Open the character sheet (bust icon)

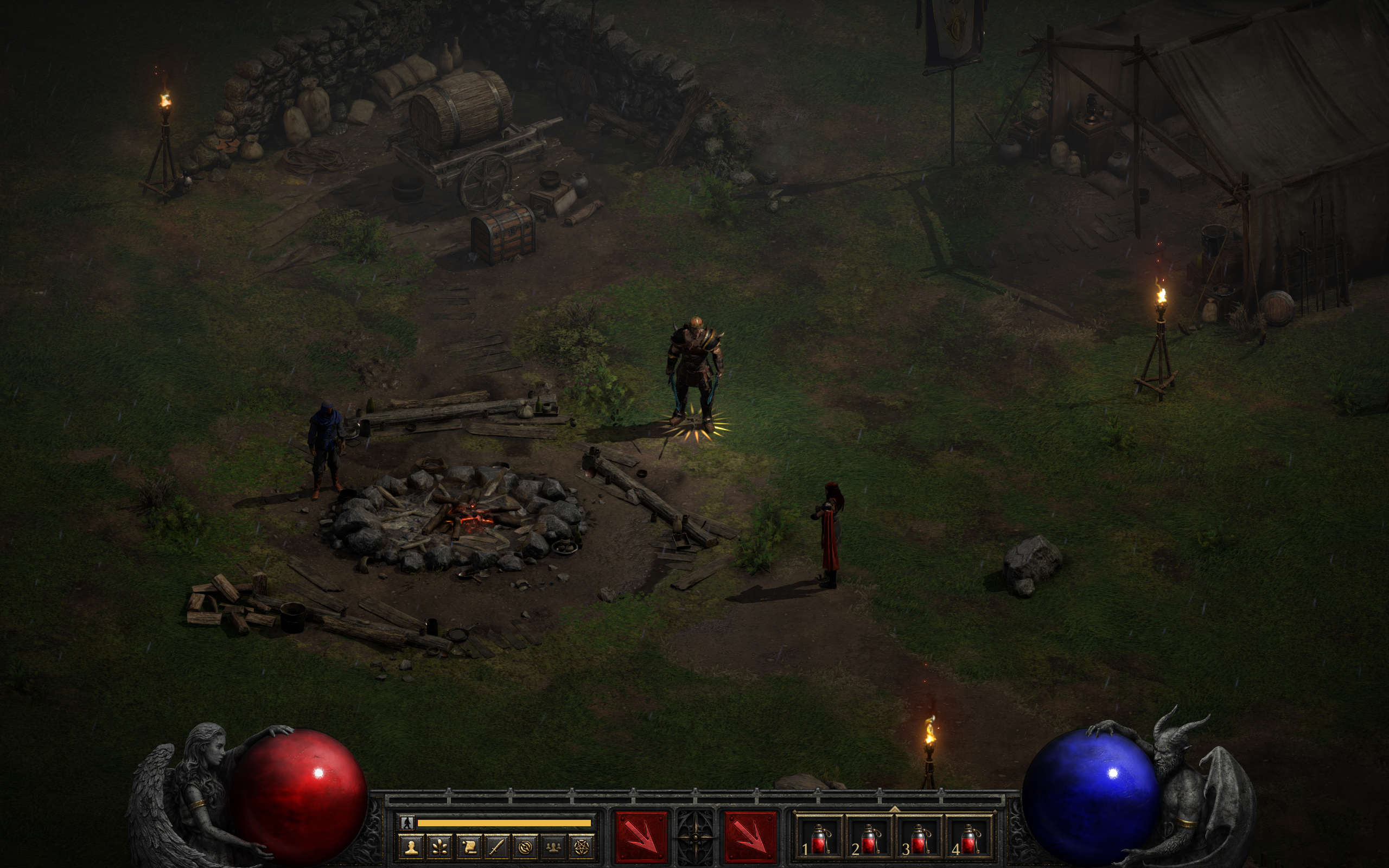(x=411, y=847)
